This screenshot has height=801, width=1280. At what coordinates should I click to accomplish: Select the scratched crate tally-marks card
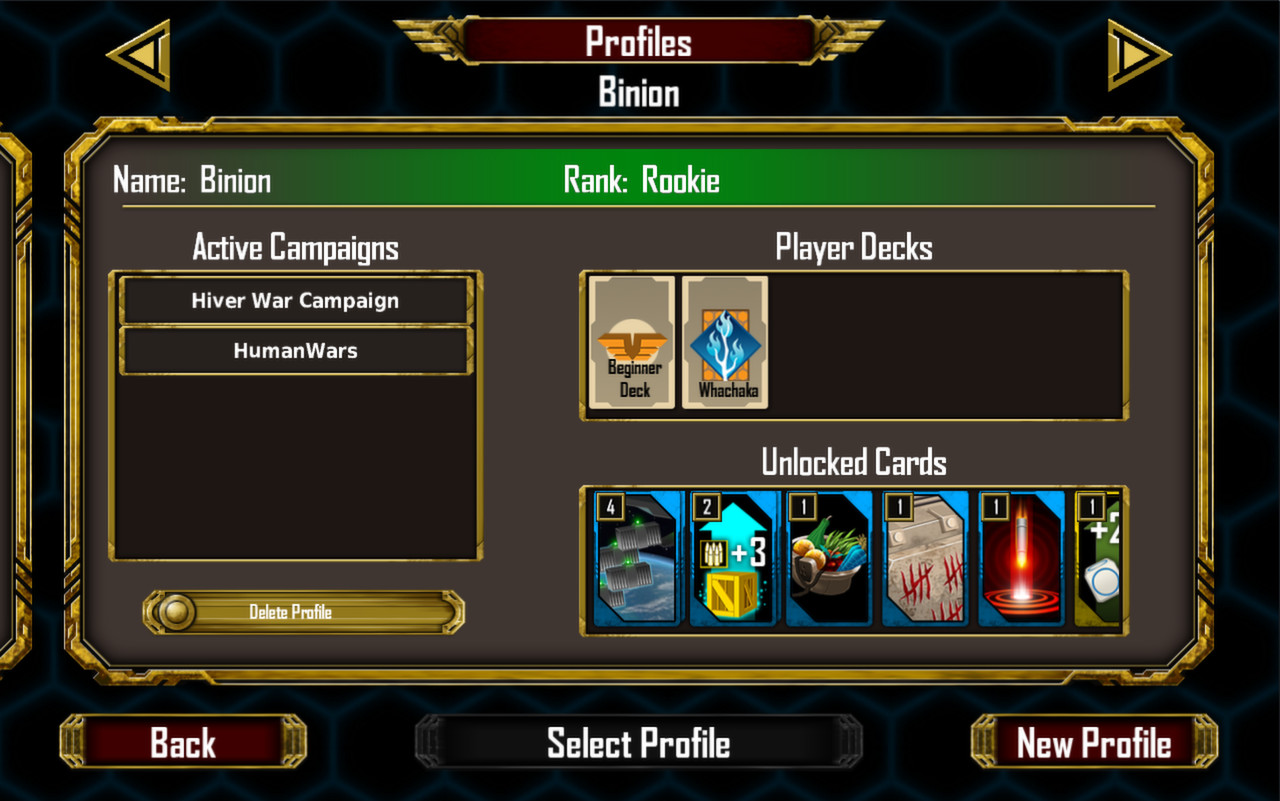click(924, 558)
